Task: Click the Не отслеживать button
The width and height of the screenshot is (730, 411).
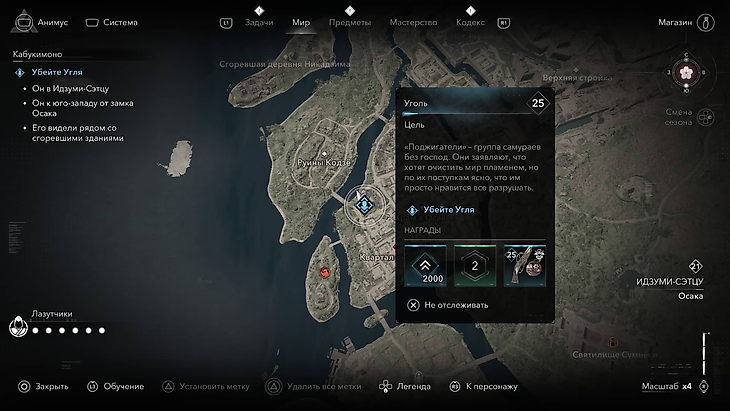Action: point(448,305)
